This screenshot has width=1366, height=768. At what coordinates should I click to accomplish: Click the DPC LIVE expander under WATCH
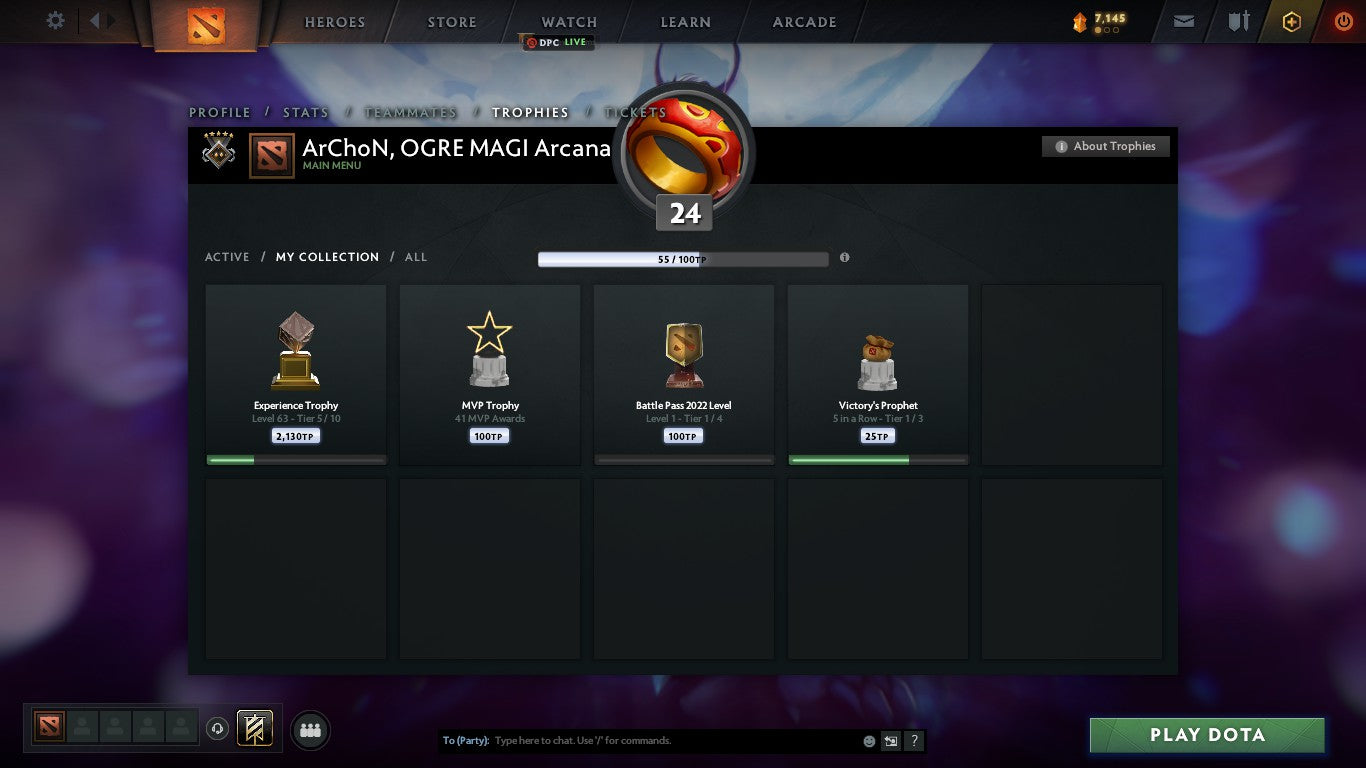coord(556,42)
